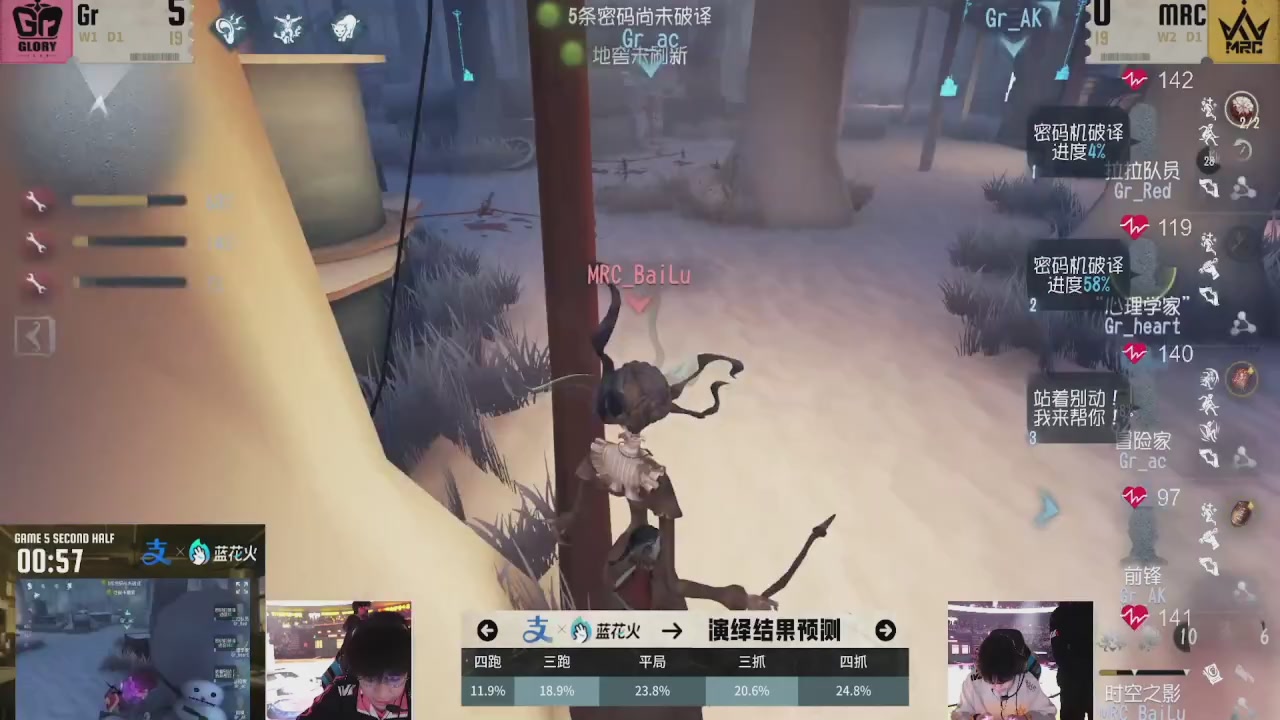Screen dimensions: 1280x720
Task: Click the left arrow on the prediction banner
Action: click(x=487, y=630)
